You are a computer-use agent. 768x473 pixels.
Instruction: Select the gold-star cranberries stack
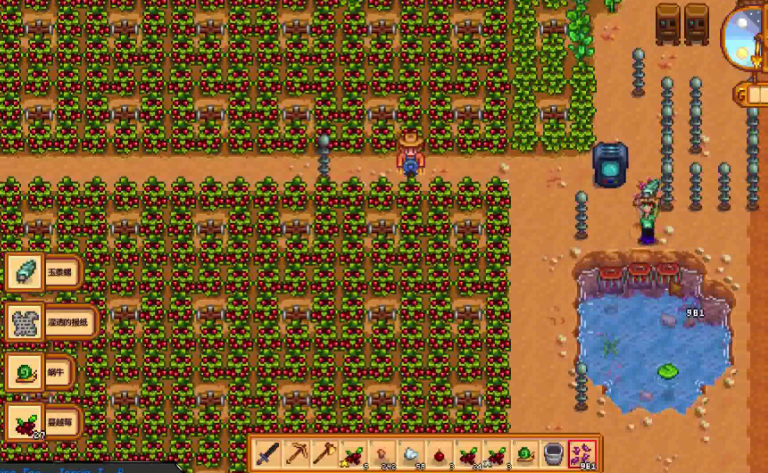(352, 454)
